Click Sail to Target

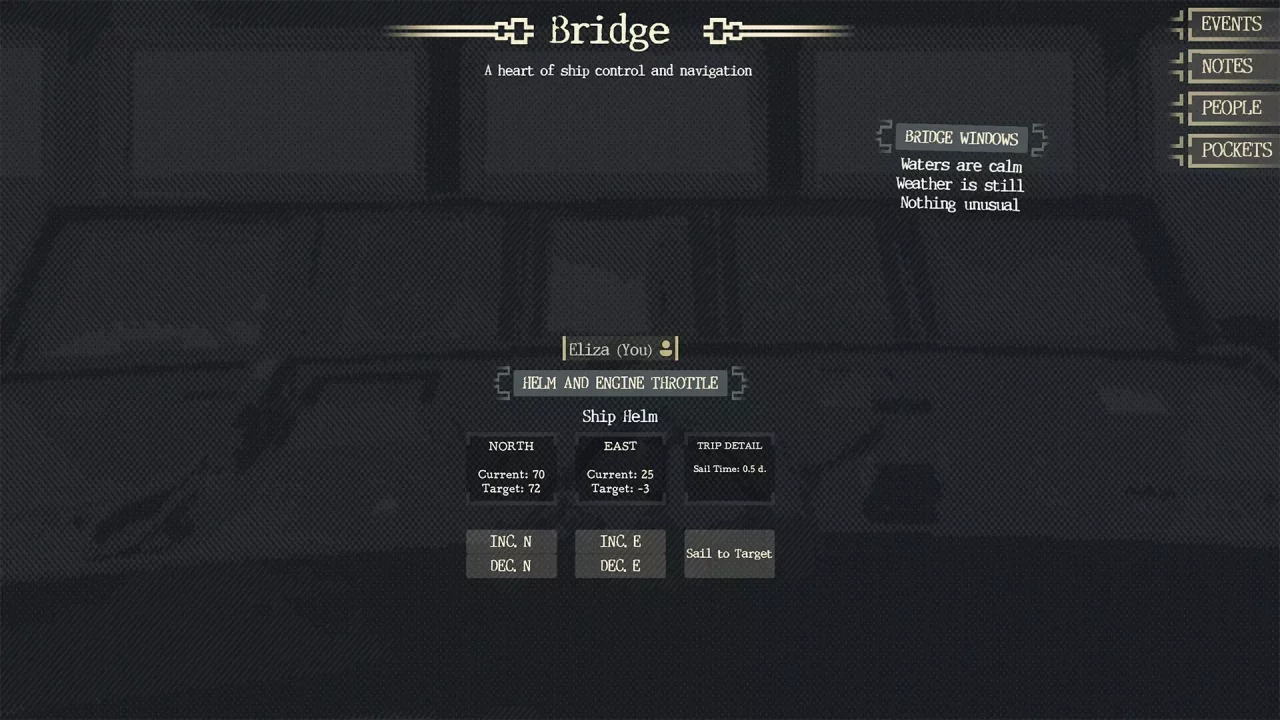[x=729, y=553]
